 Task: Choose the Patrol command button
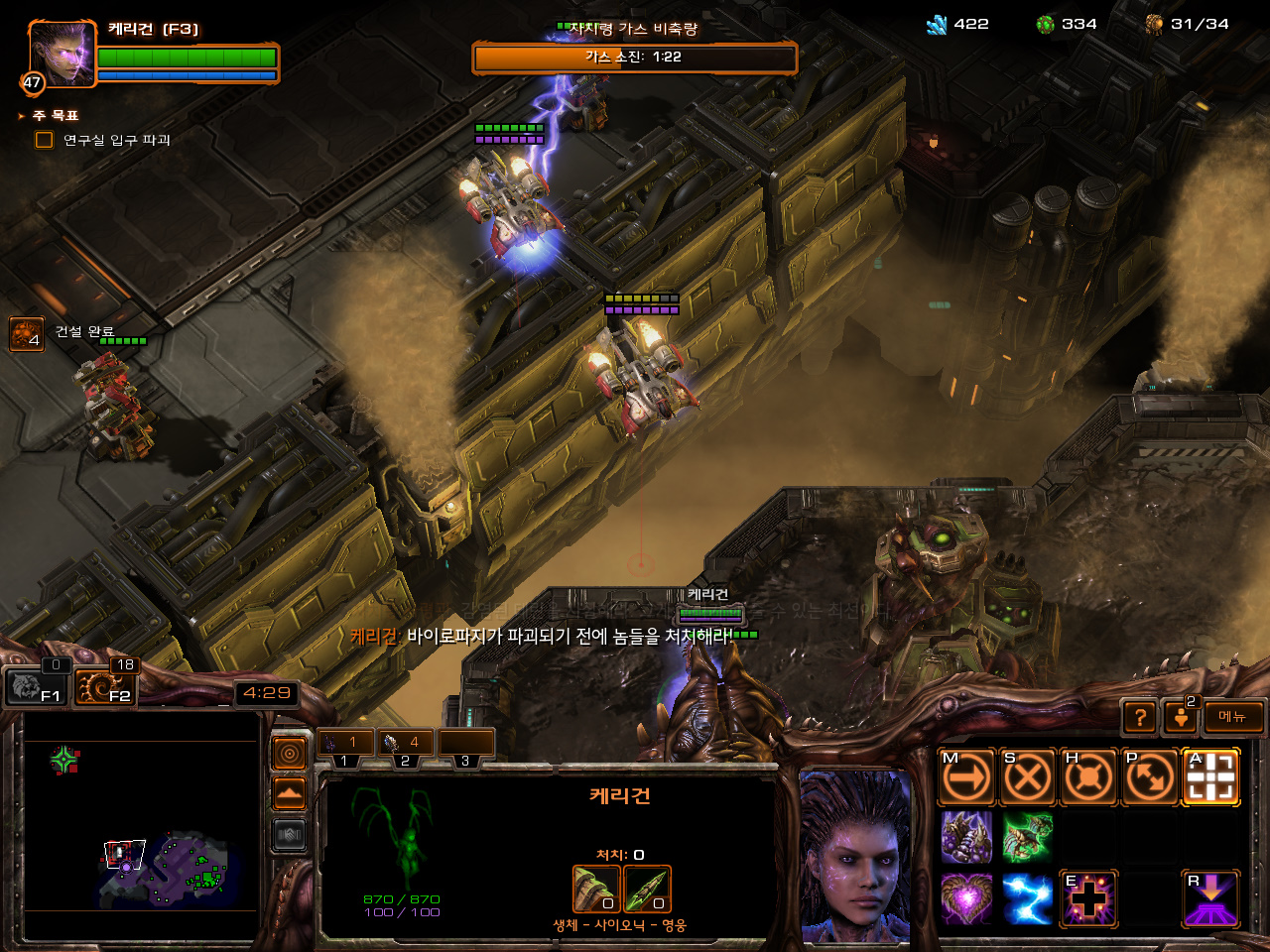coord(1150,777)
